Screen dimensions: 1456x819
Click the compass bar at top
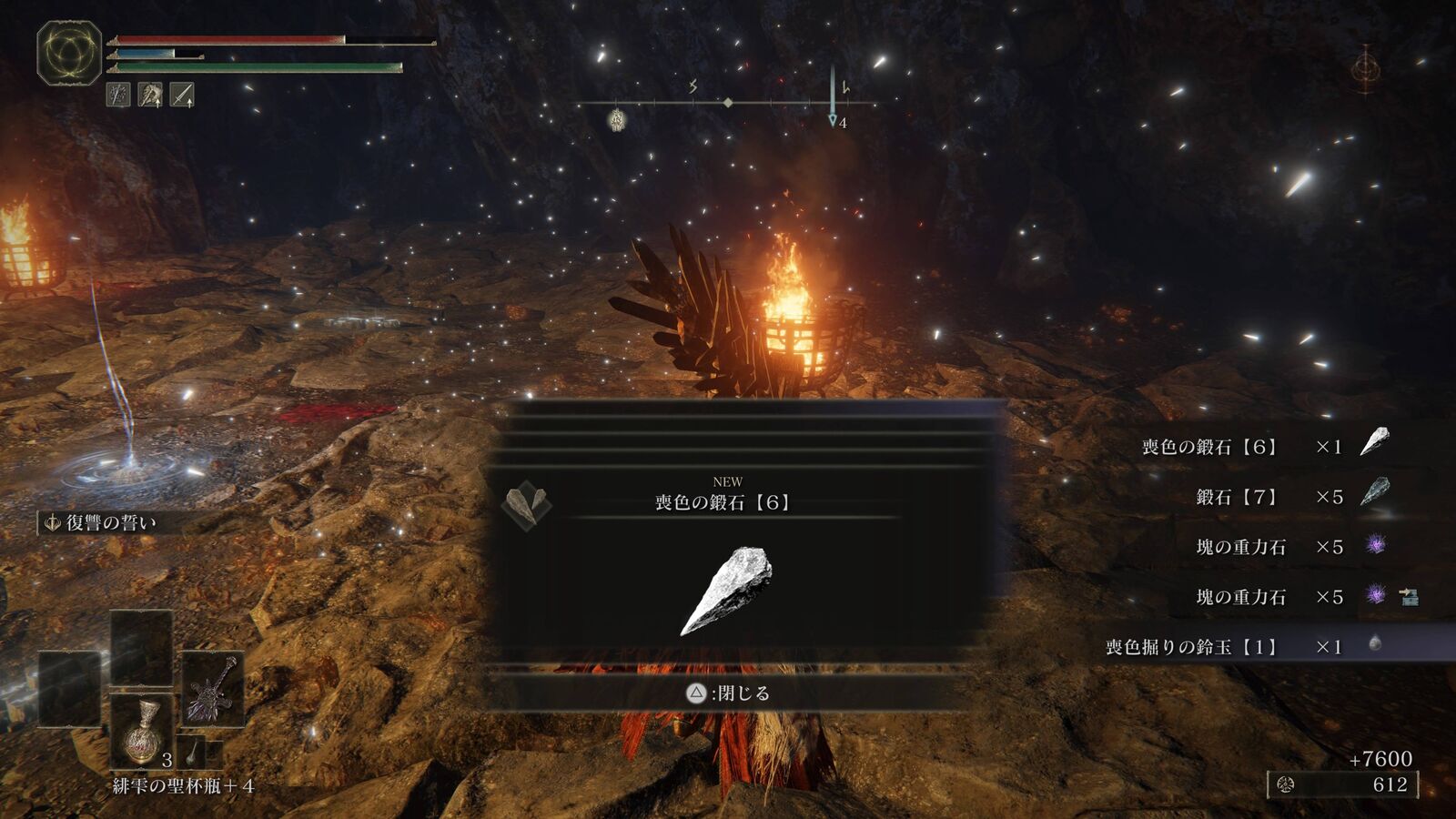pos(728,104)
